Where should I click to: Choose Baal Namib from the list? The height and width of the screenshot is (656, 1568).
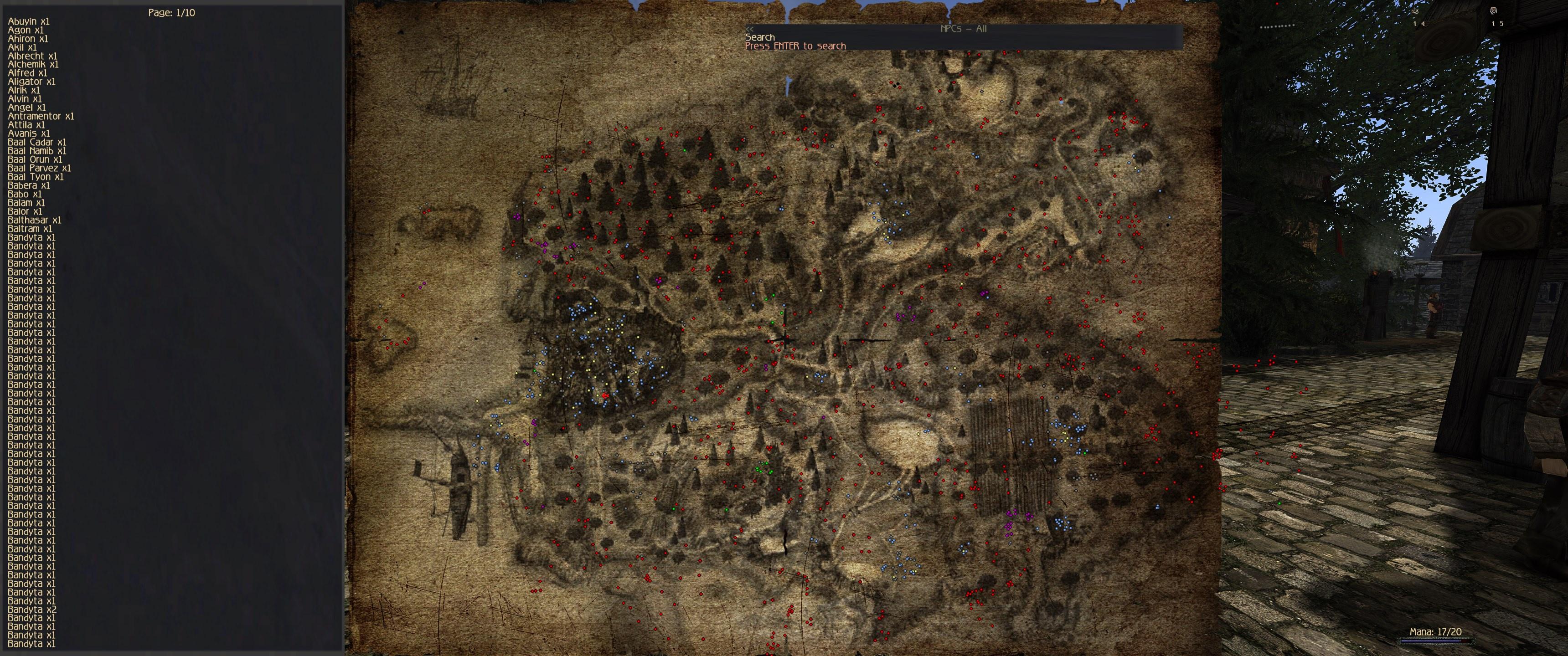[x=37, y=151]
